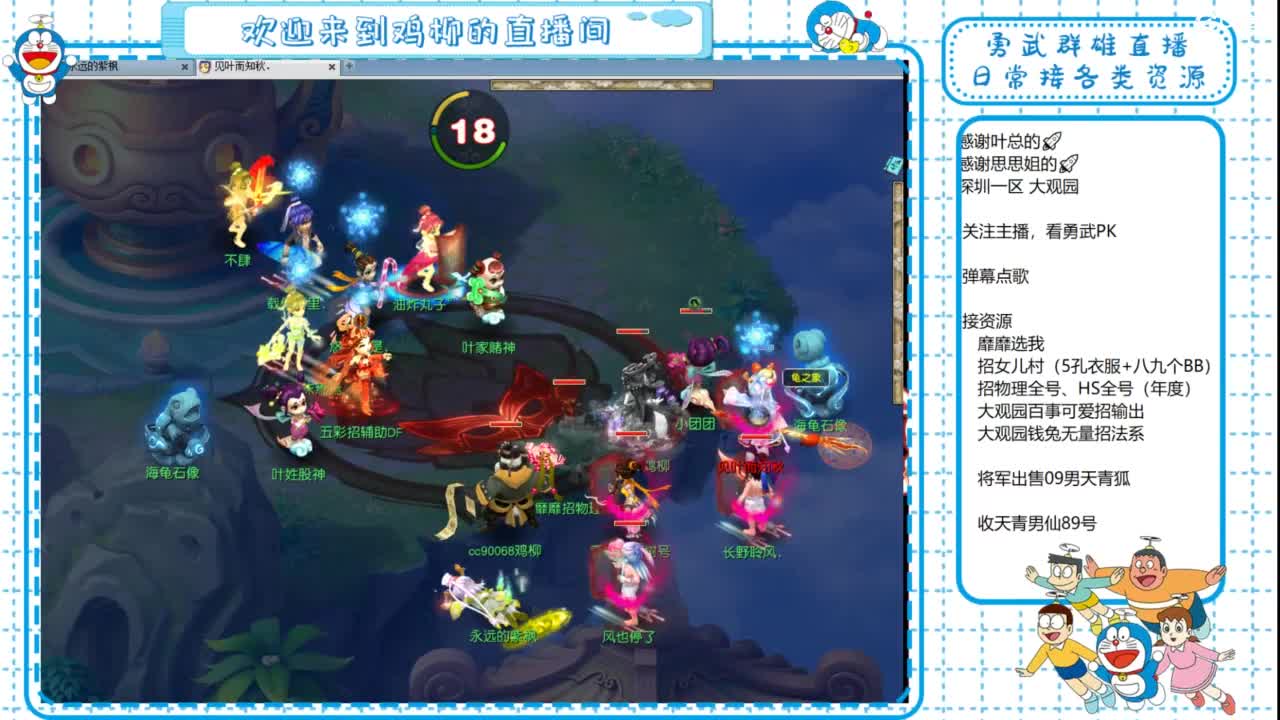Switch to the 见叶而知秋 tab
This screenshot has height=720, width=1280.
pos(250,66)
